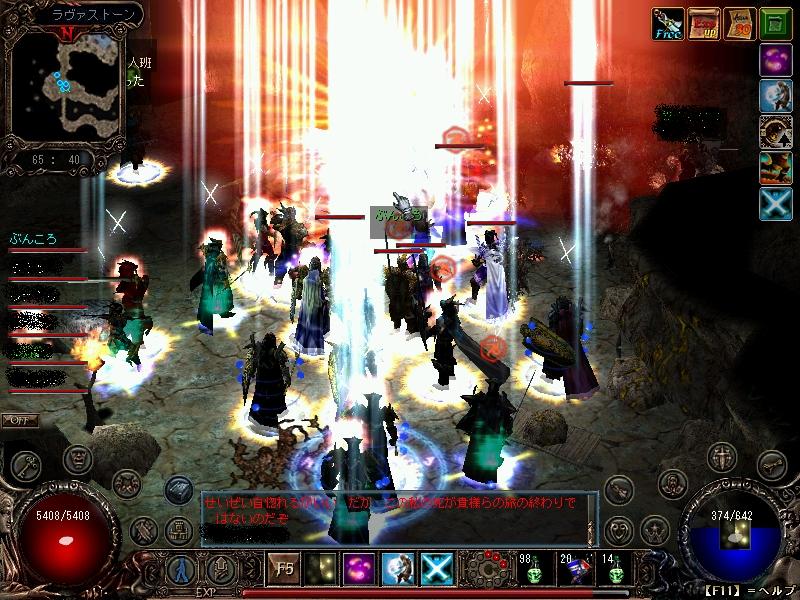The image size is (800, 600).
Task: Select the crossed blue swords buff icon, right column
Action: pyautogui.click(x=775, y=204)
